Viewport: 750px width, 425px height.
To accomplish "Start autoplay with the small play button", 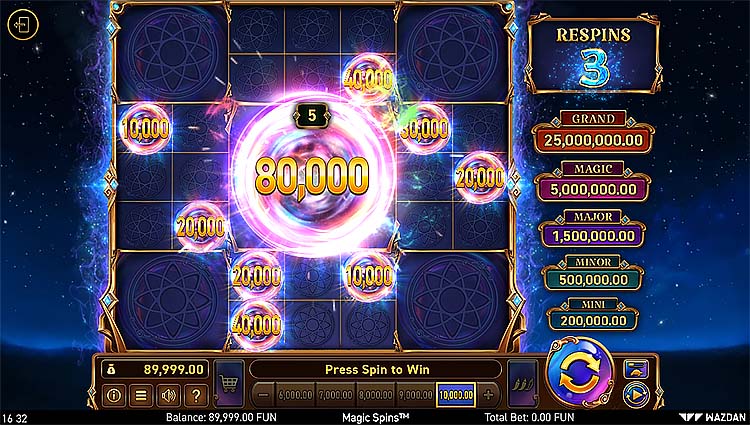I will pyautogui.click(x=636, y=394).
